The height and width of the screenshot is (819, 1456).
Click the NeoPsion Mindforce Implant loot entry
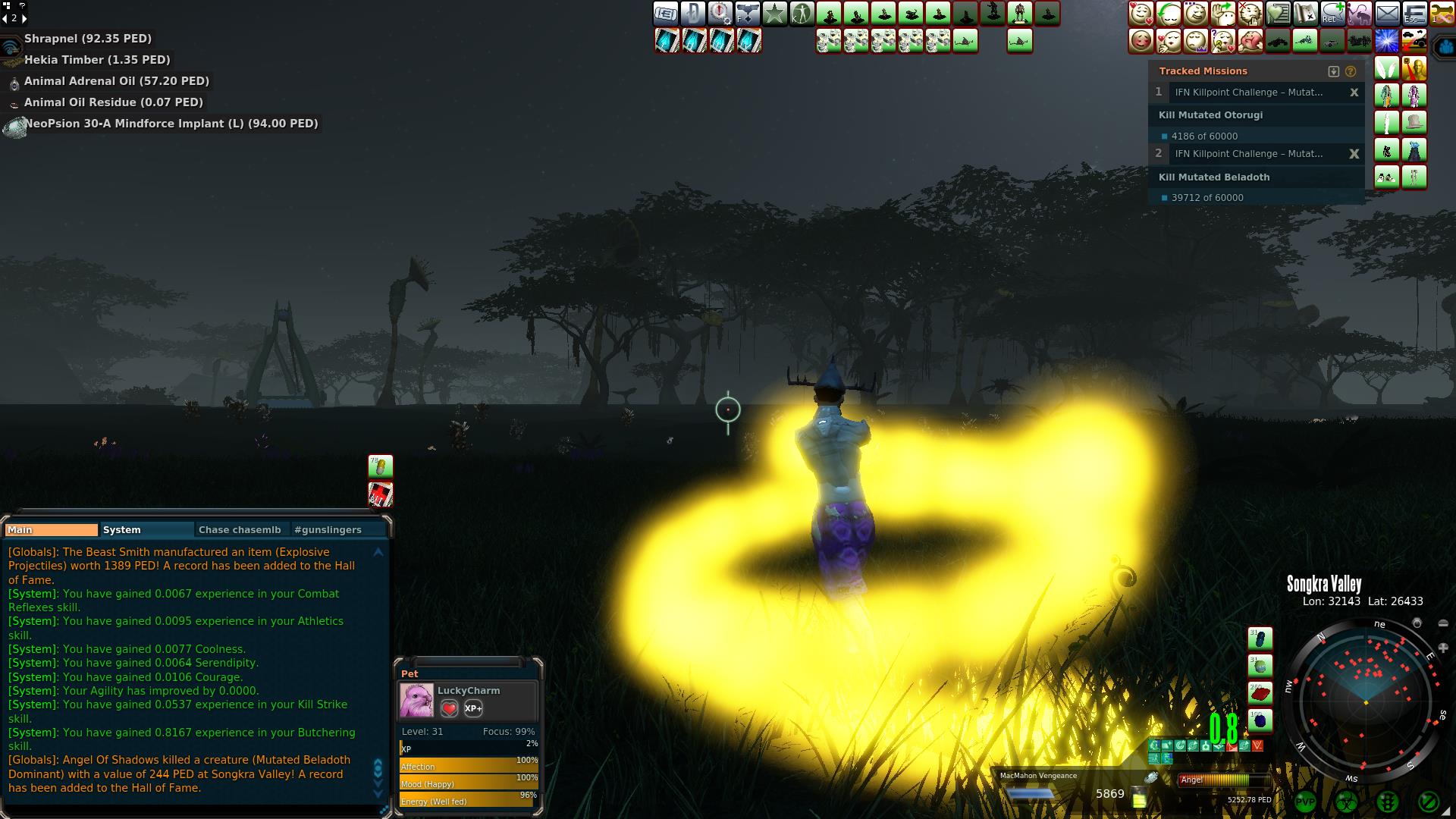(171, 124)
